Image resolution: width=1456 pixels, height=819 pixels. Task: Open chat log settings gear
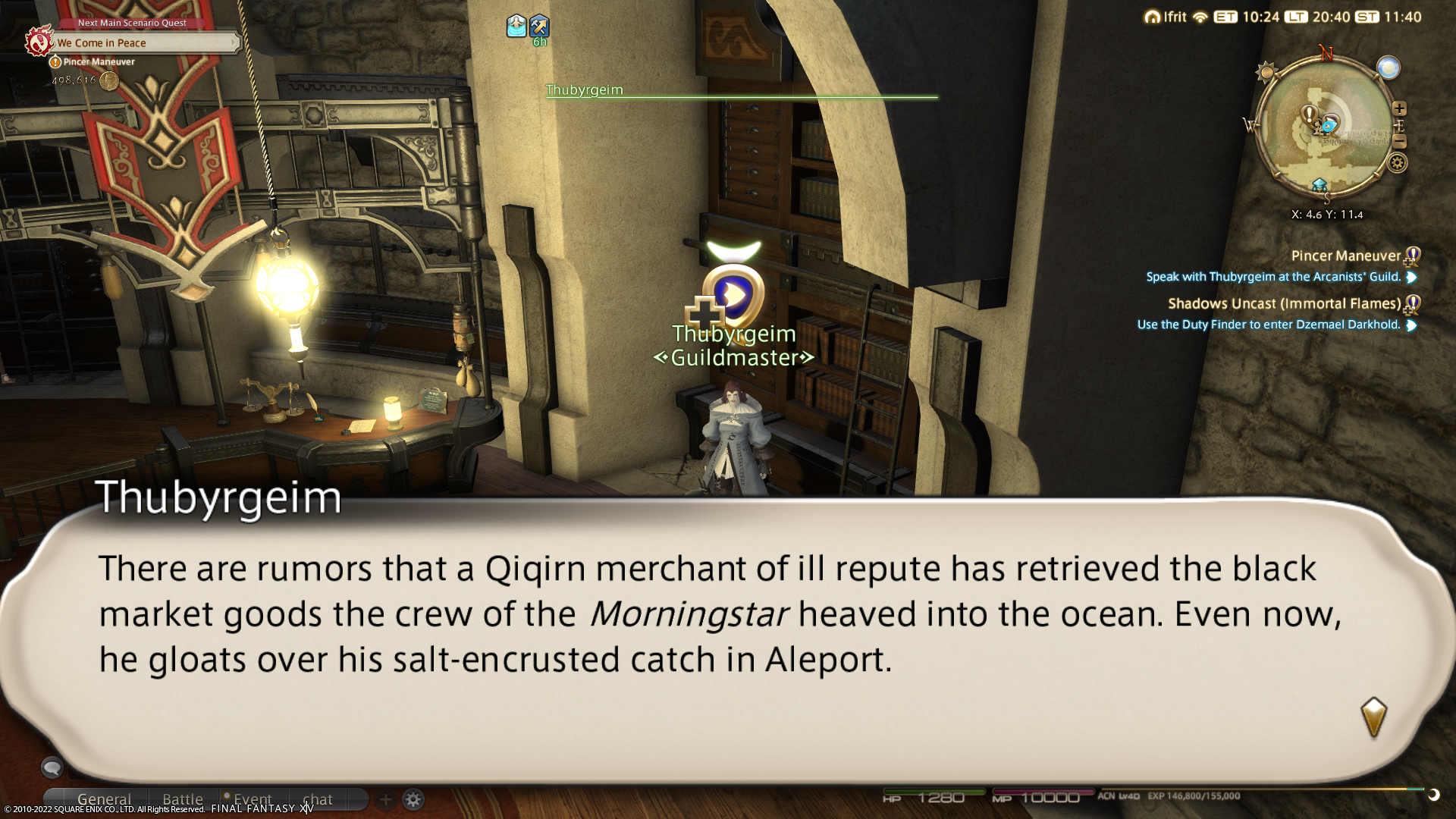point(413,799)
